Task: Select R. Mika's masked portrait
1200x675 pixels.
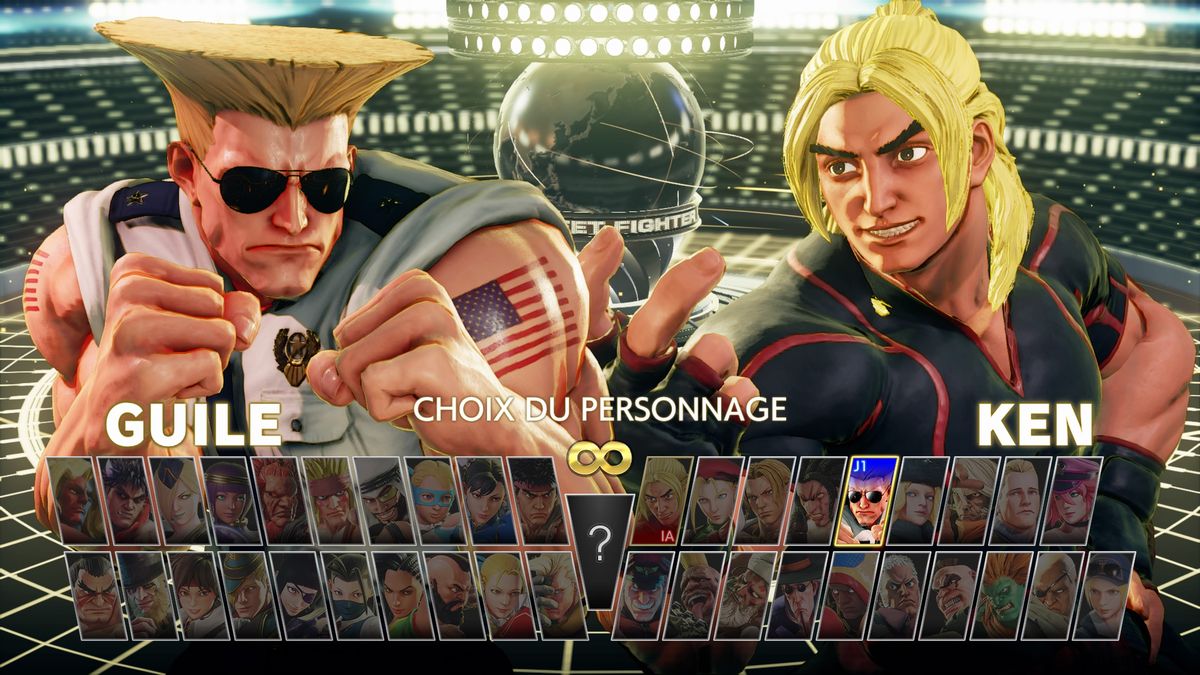Action: point(436,500)
